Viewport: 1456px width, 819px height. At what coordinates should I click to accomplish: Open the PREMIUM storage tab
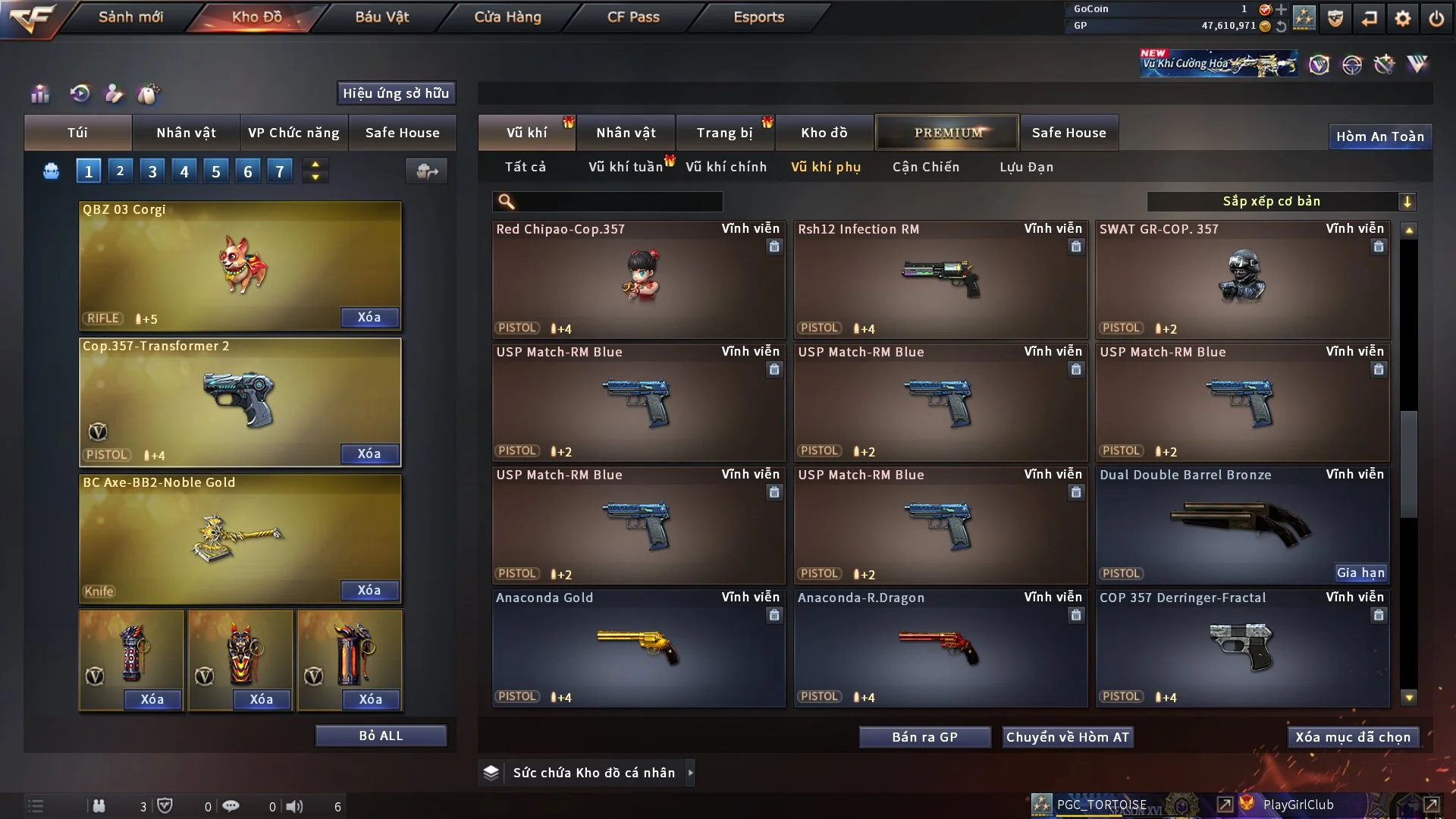(947, 133)
